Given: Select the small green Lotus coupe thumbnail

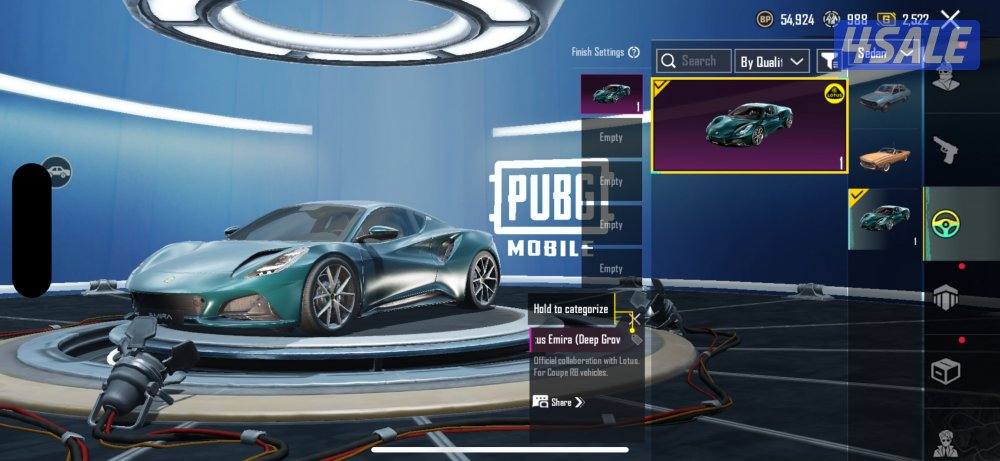Looking at the screenshot, I should (884, 218).
